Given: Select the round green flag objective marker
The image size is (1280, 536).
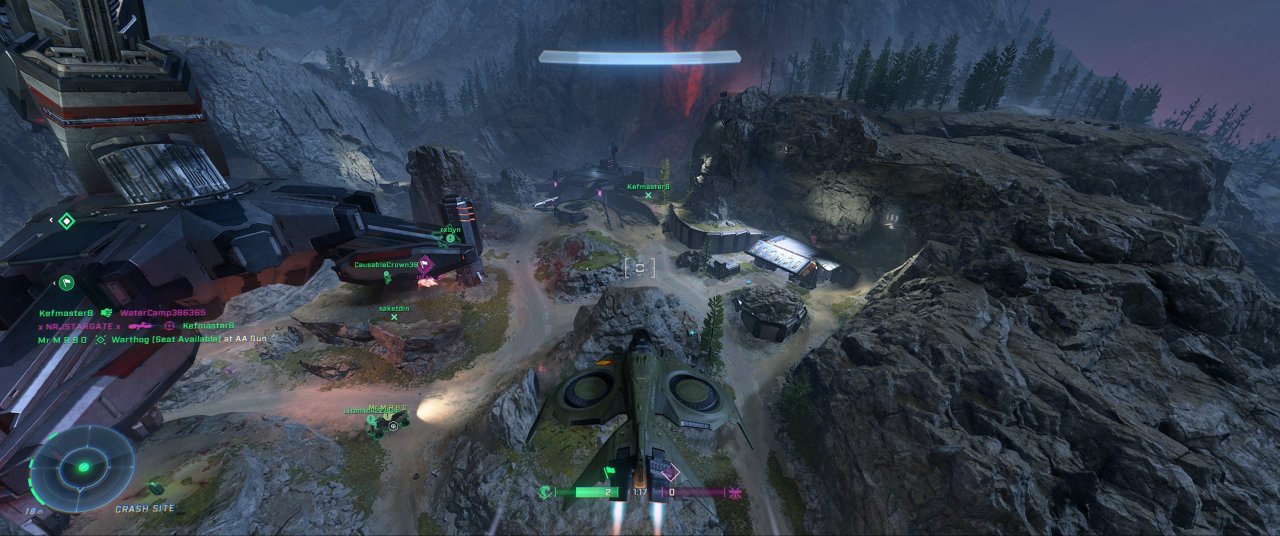Looking at the screenshot, I should pos(66,283).
